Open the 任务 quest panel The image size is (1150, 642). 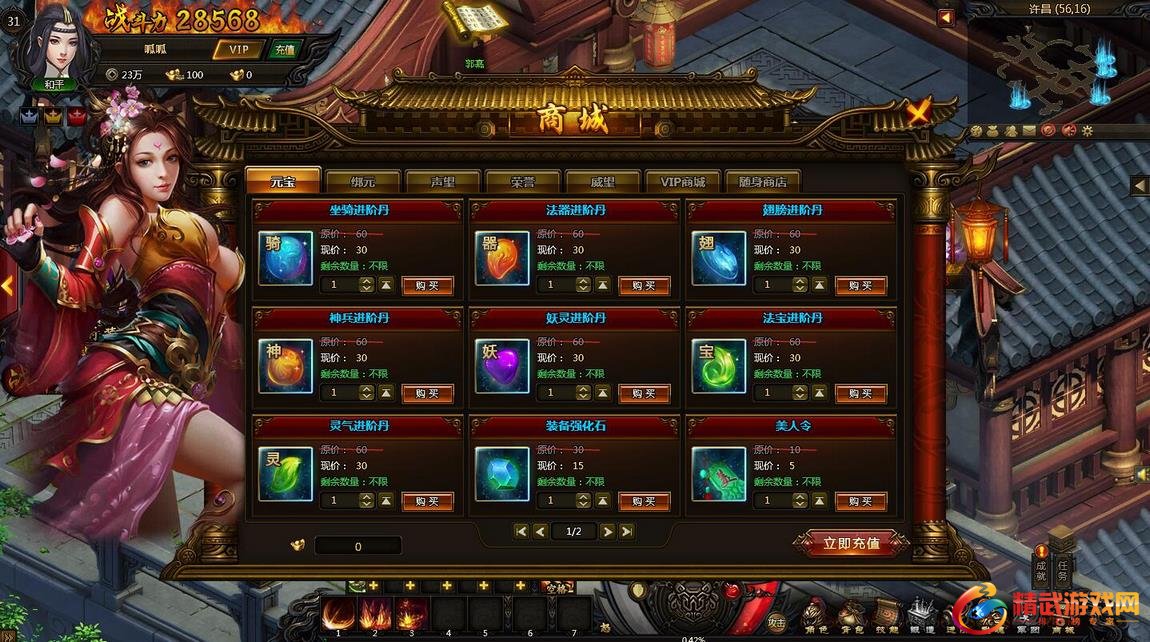point(1063,571)
